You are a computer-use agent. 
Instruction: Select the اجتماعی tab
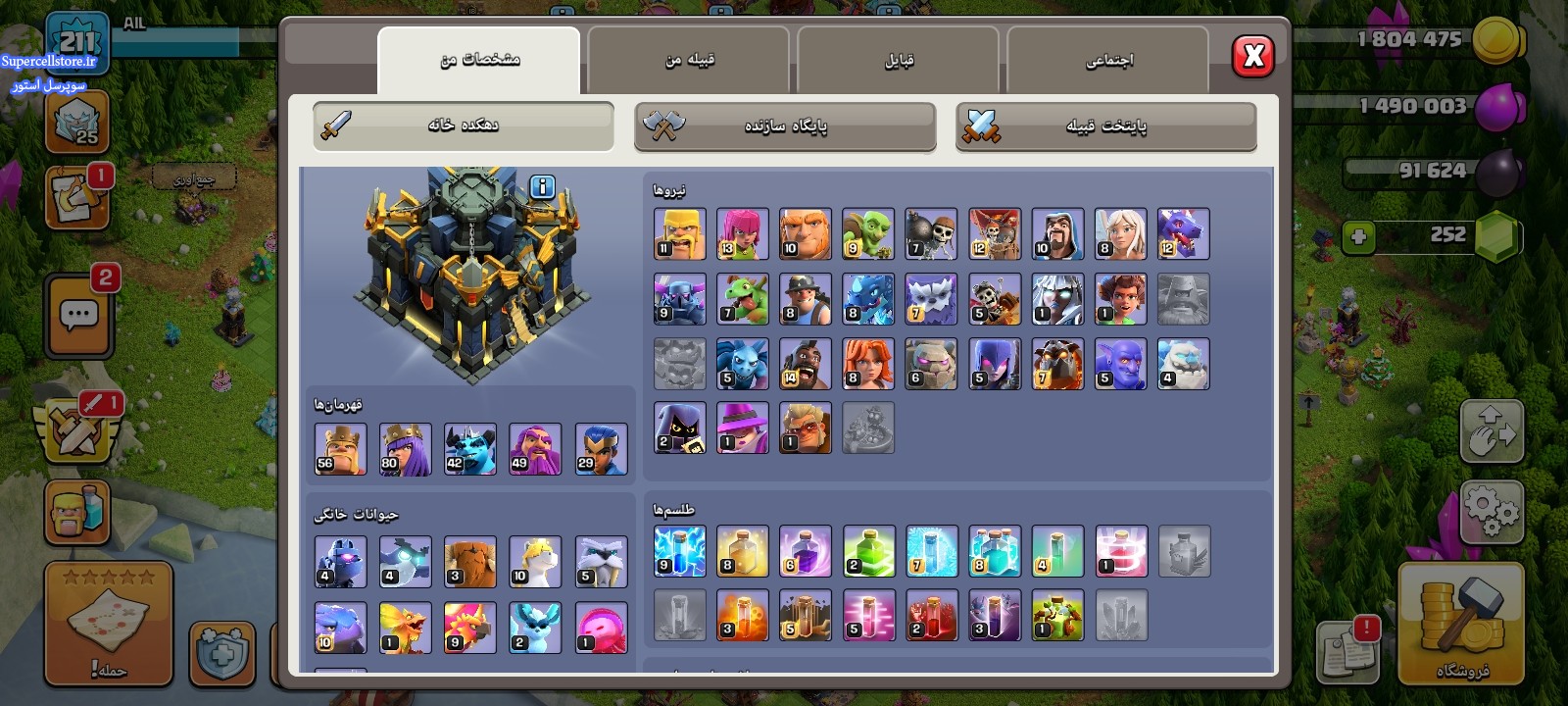point(1108,60)
